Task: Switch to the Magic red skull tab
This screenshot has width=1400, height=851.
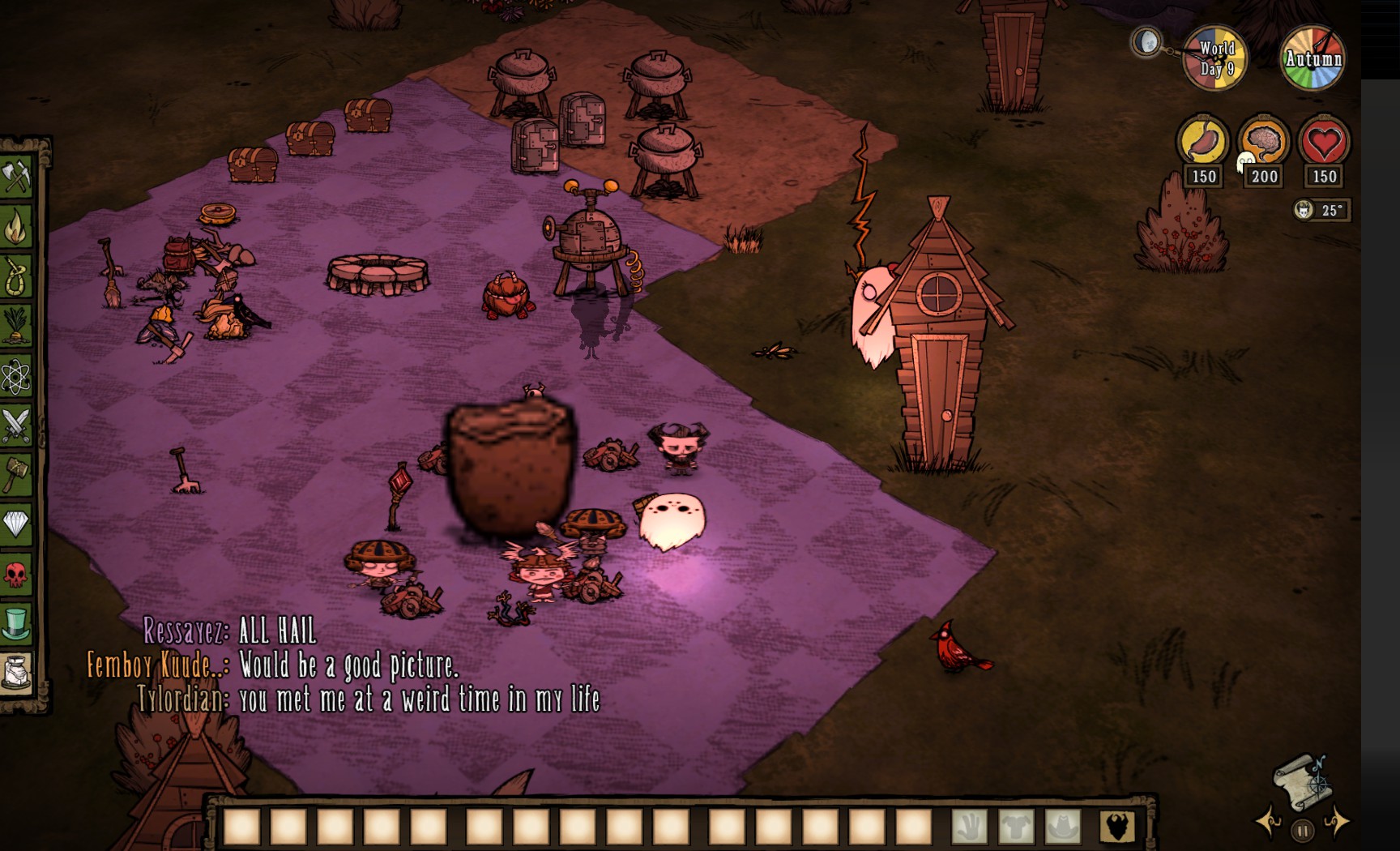Action: (x=16, y=575)
